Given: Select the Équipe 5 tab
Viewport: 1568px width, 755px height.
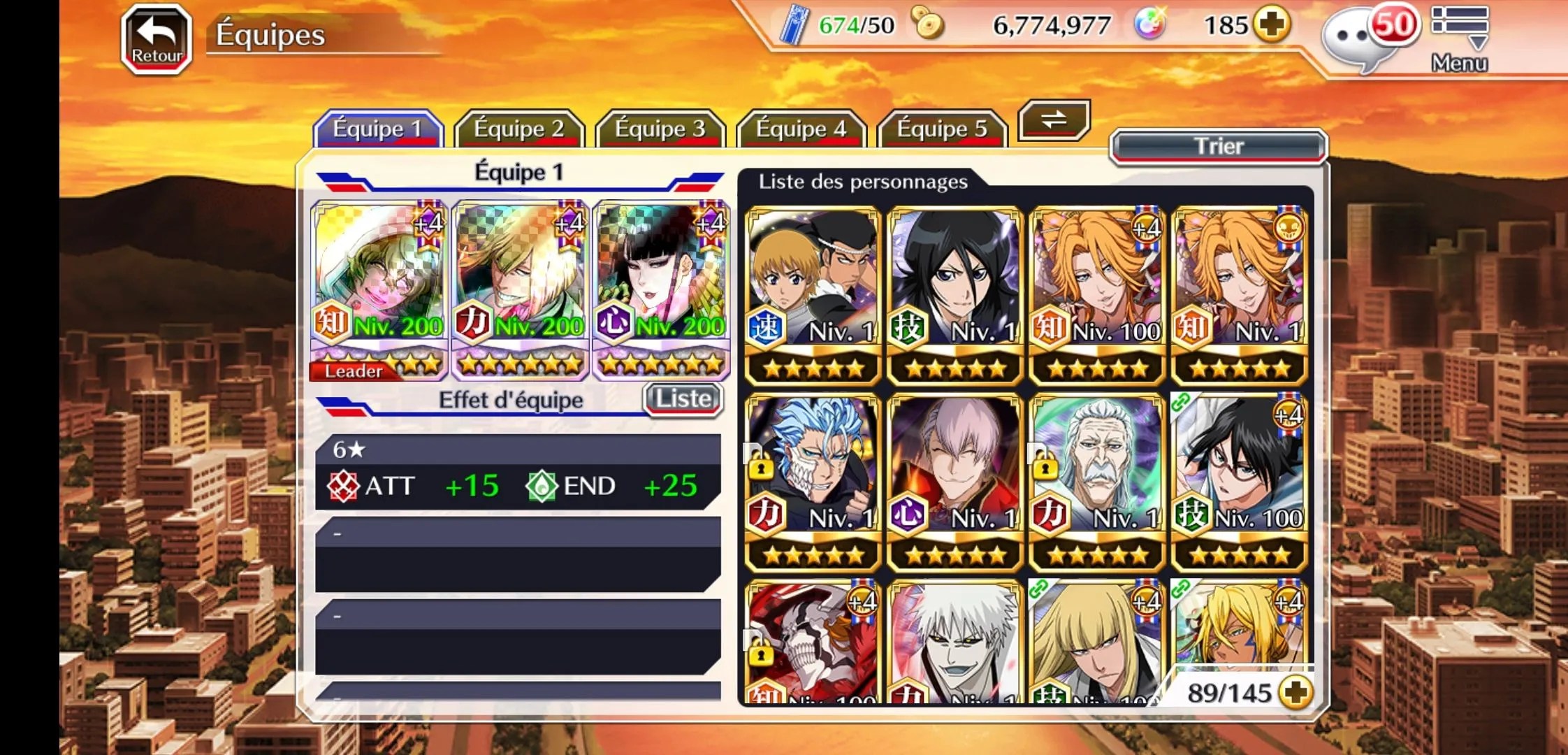Looking at the screenshot, I should tap(942, 129).
